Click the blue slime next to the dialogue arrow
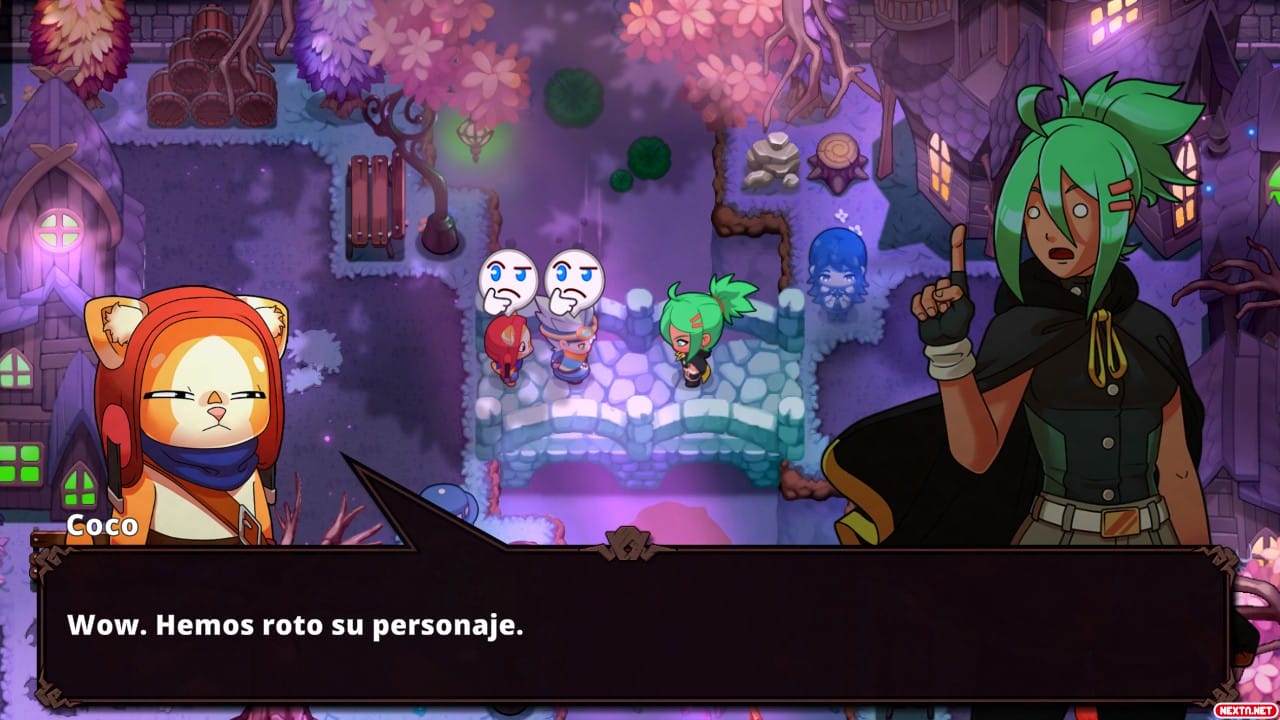Image resolution: width=1280 pixels, height=720 pixels. click(x=447, y=498)
